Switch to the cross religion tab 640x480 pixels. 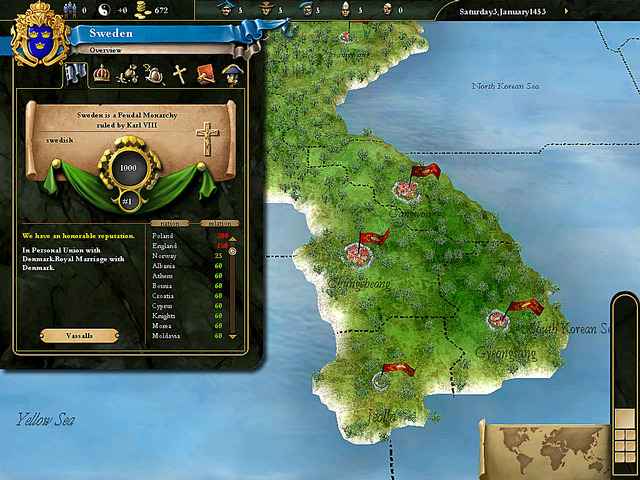pos(180,72)
